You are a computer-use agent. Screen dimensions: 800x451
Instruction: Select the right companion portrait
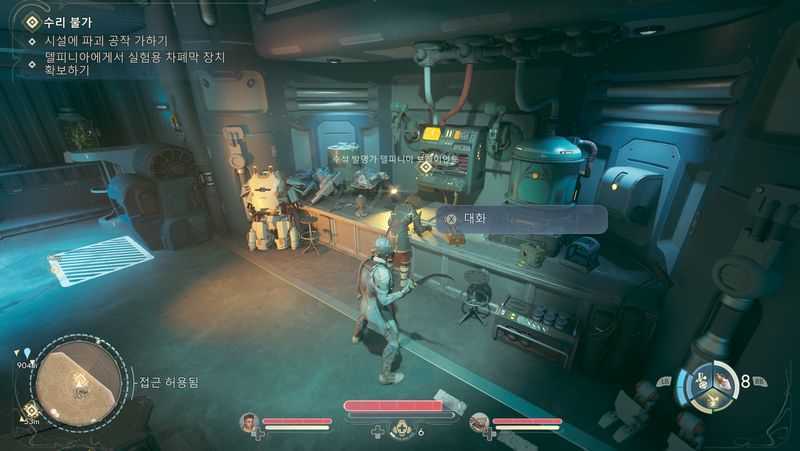[x=479, y=423]
